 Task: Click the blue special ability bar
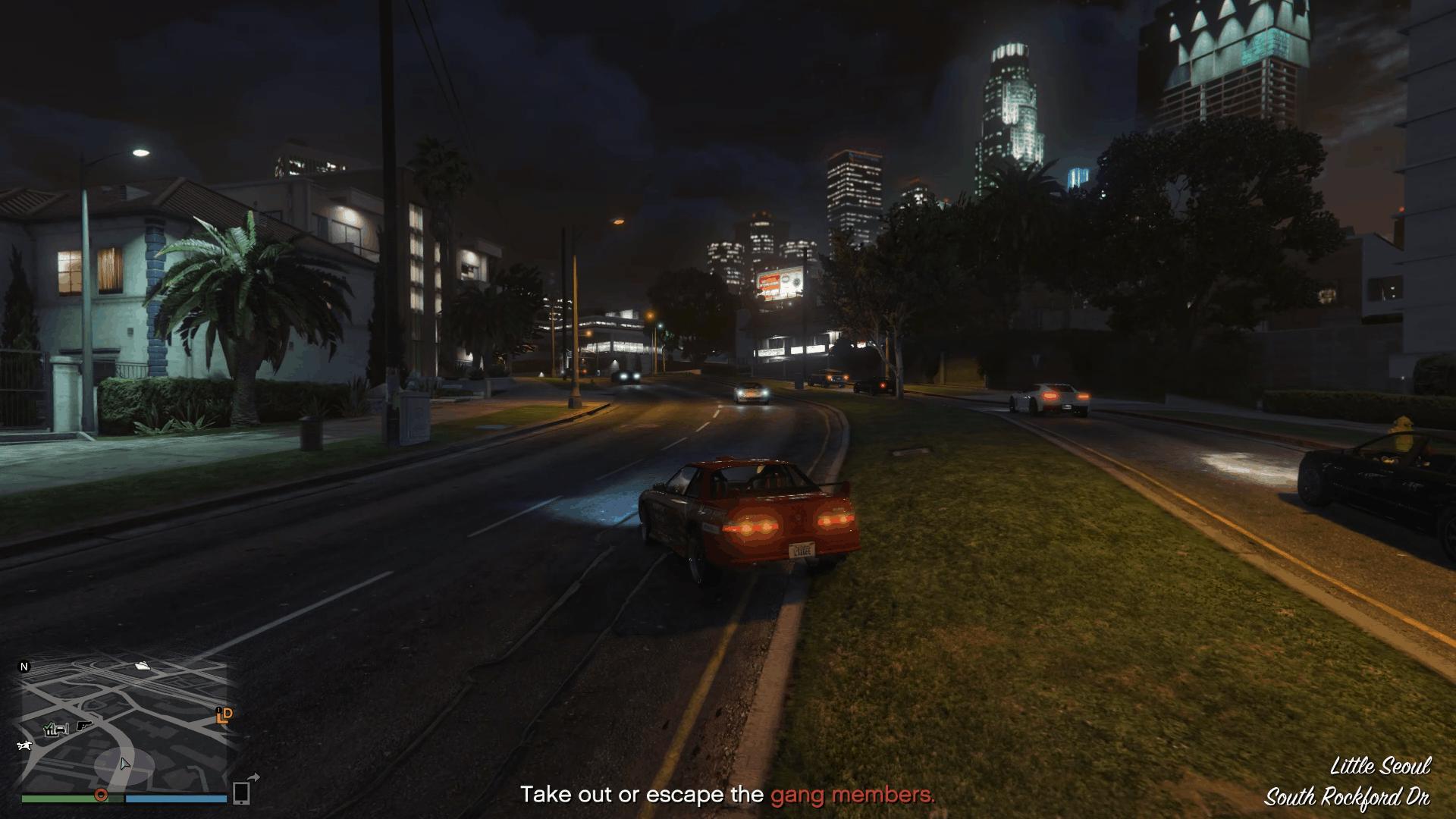177,799
